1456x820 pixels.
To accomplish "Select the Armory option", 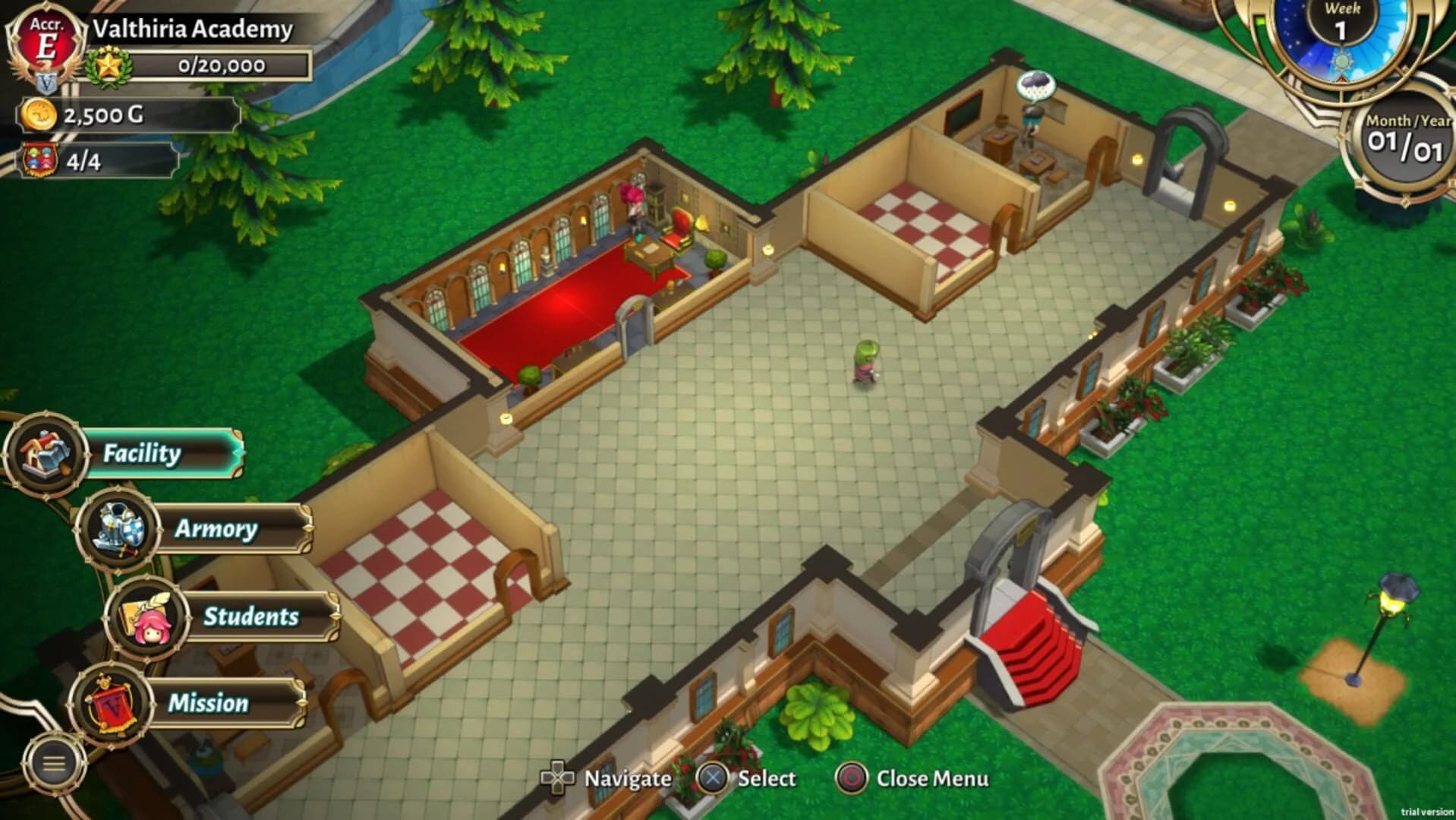I will click(x=215, y=529).
